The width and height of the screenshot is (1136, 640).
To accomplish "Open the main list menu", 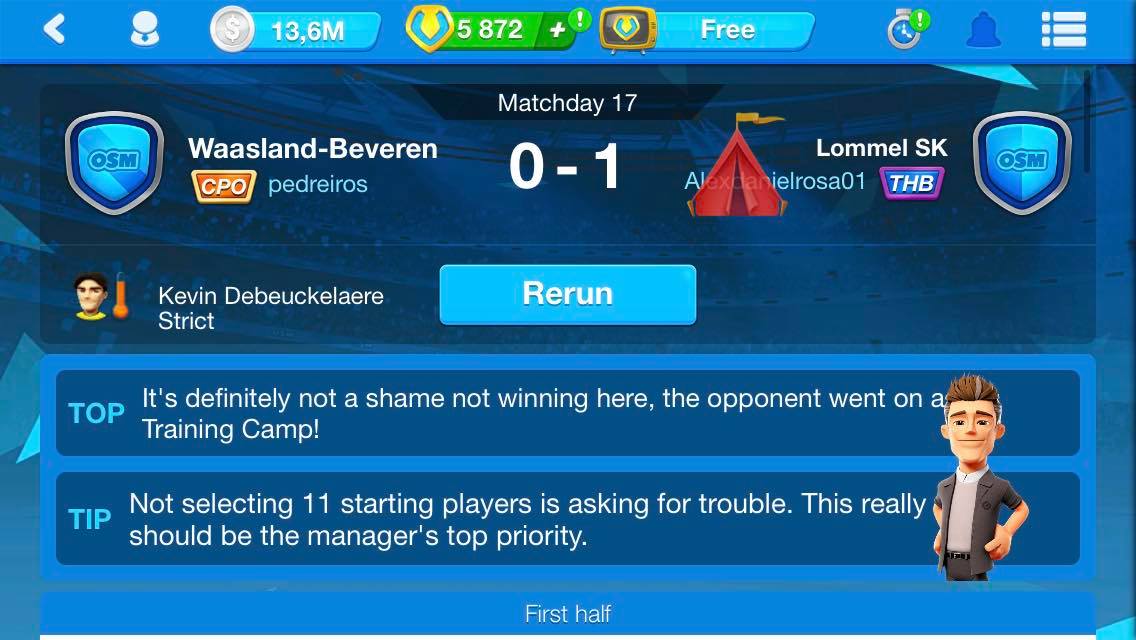I will 1064,29.
